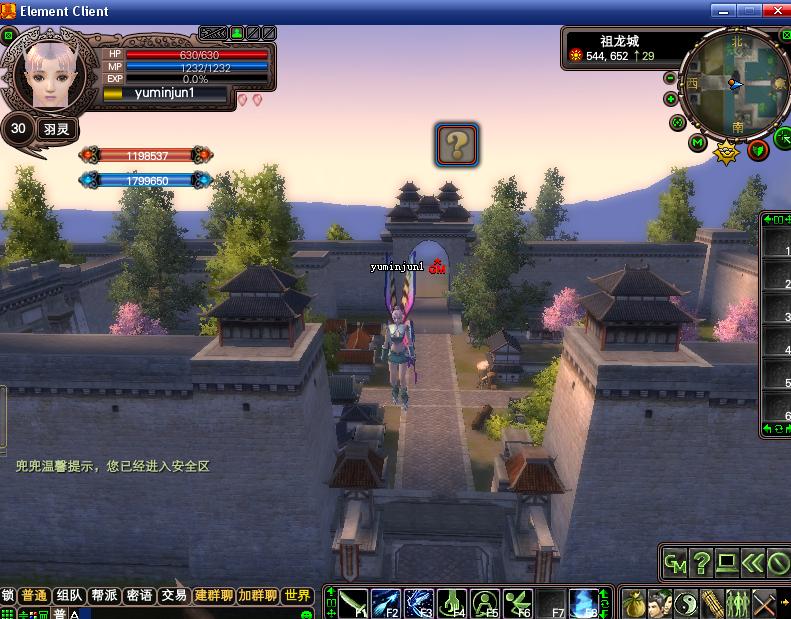Click the green question mark help button

point(702,564)
